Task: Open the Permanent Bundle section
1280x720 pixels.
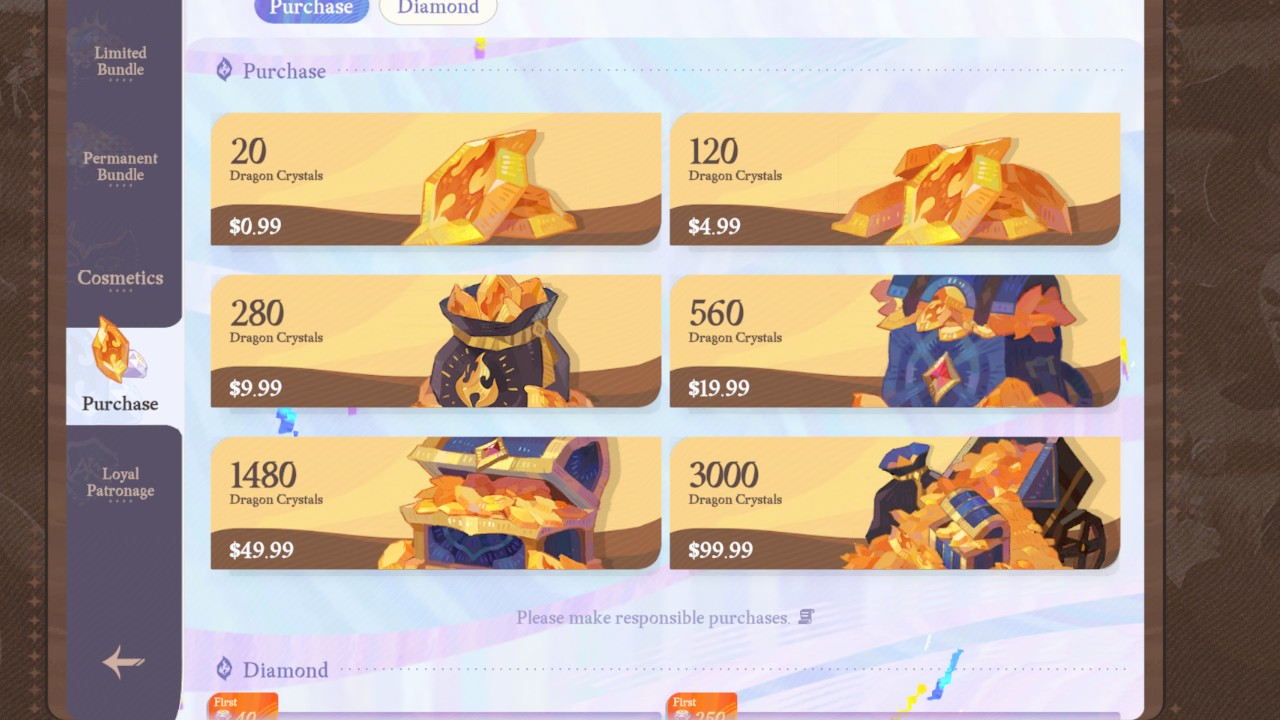Action: (119, 166)
